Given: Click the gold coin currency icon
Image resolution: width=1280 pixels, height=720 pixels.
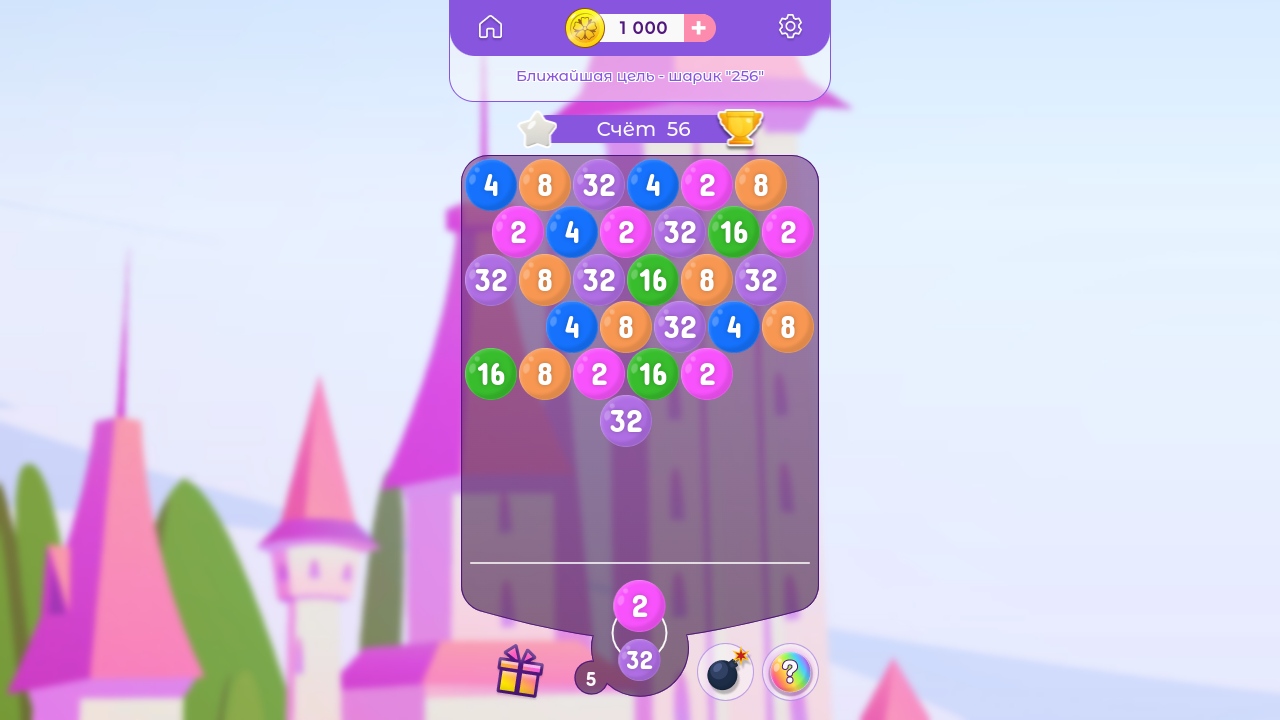Looking at the screenshot, I should (x=585, y=28).
